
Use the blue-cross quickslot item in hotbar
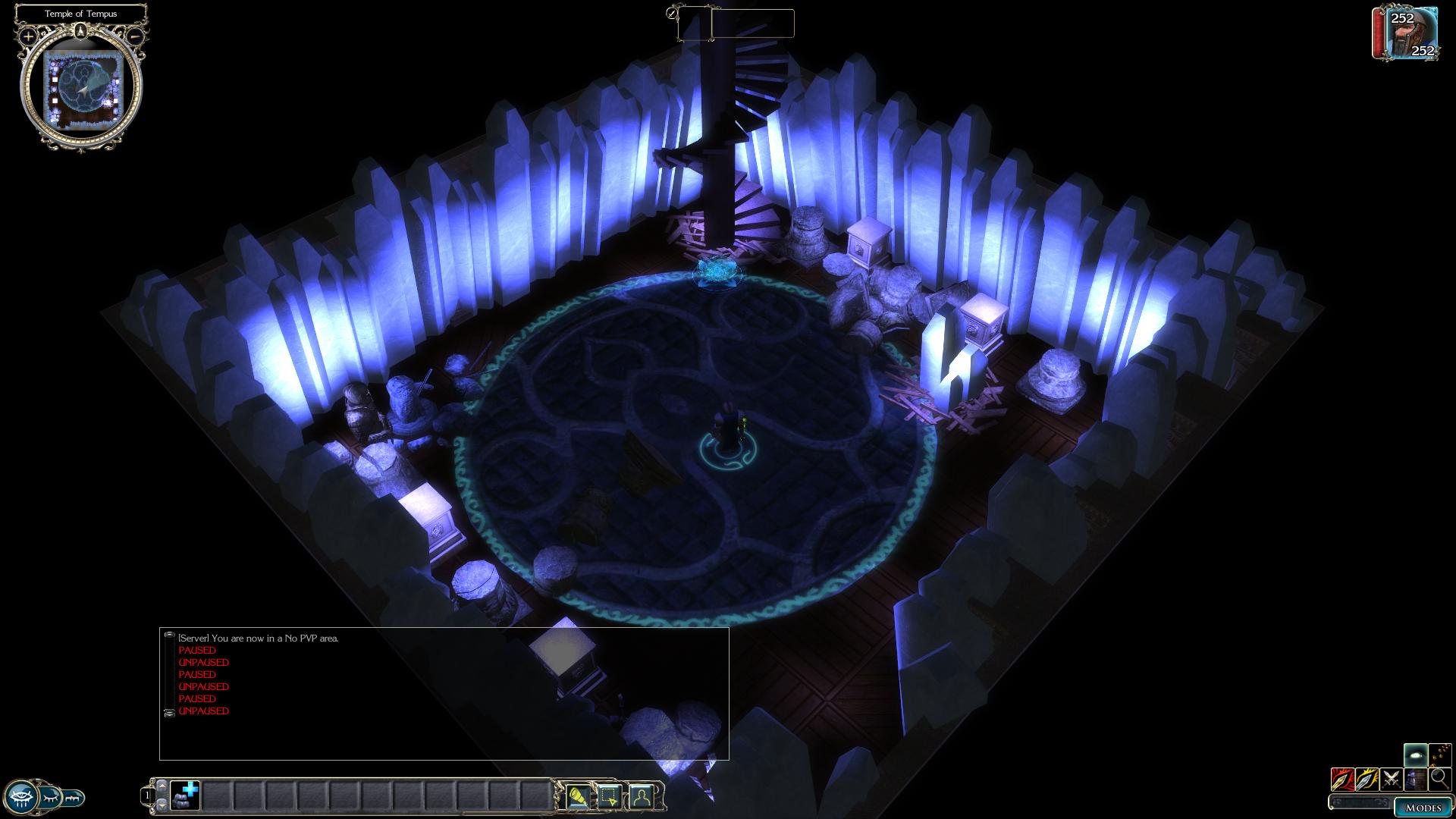(185, 795)
